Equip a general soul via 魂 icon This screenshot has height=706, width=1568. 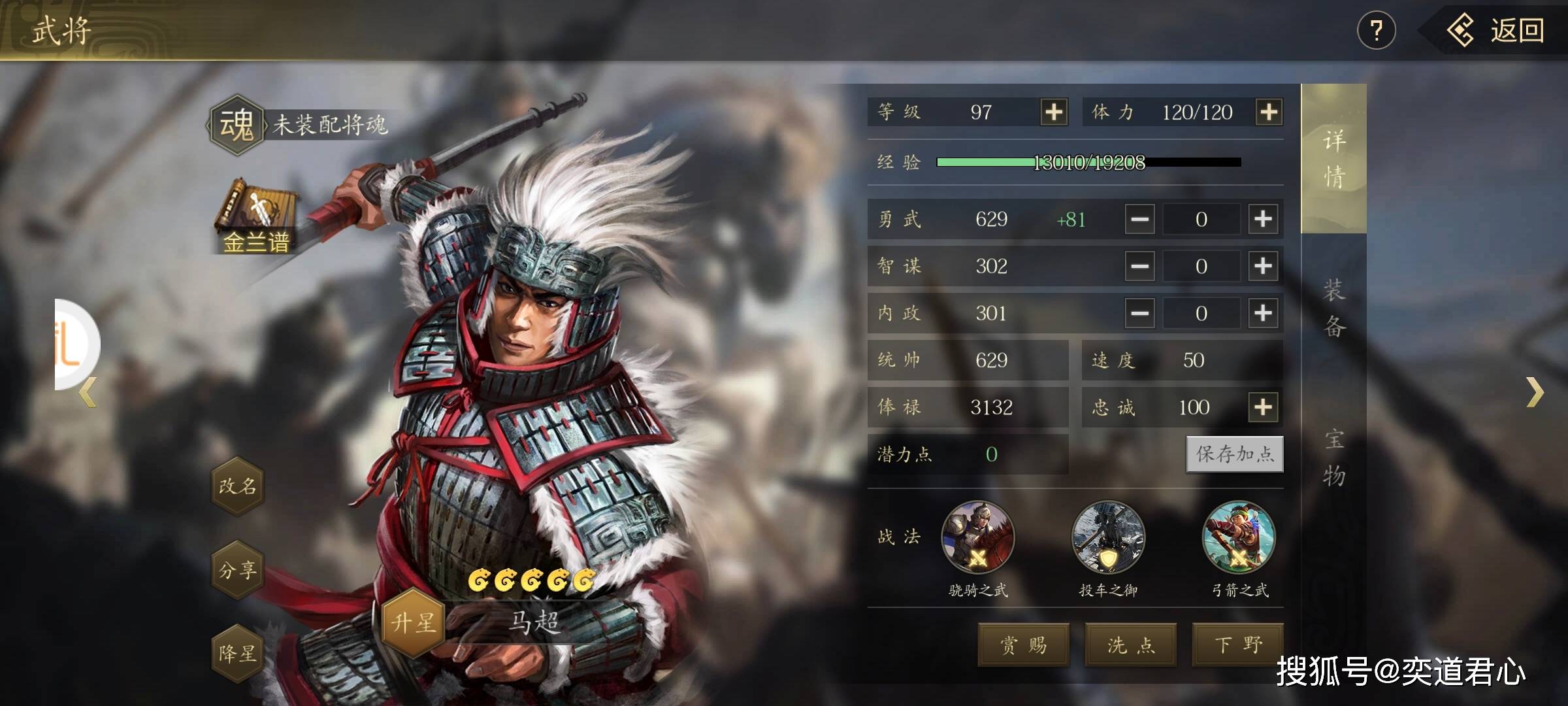click(237, 124)
